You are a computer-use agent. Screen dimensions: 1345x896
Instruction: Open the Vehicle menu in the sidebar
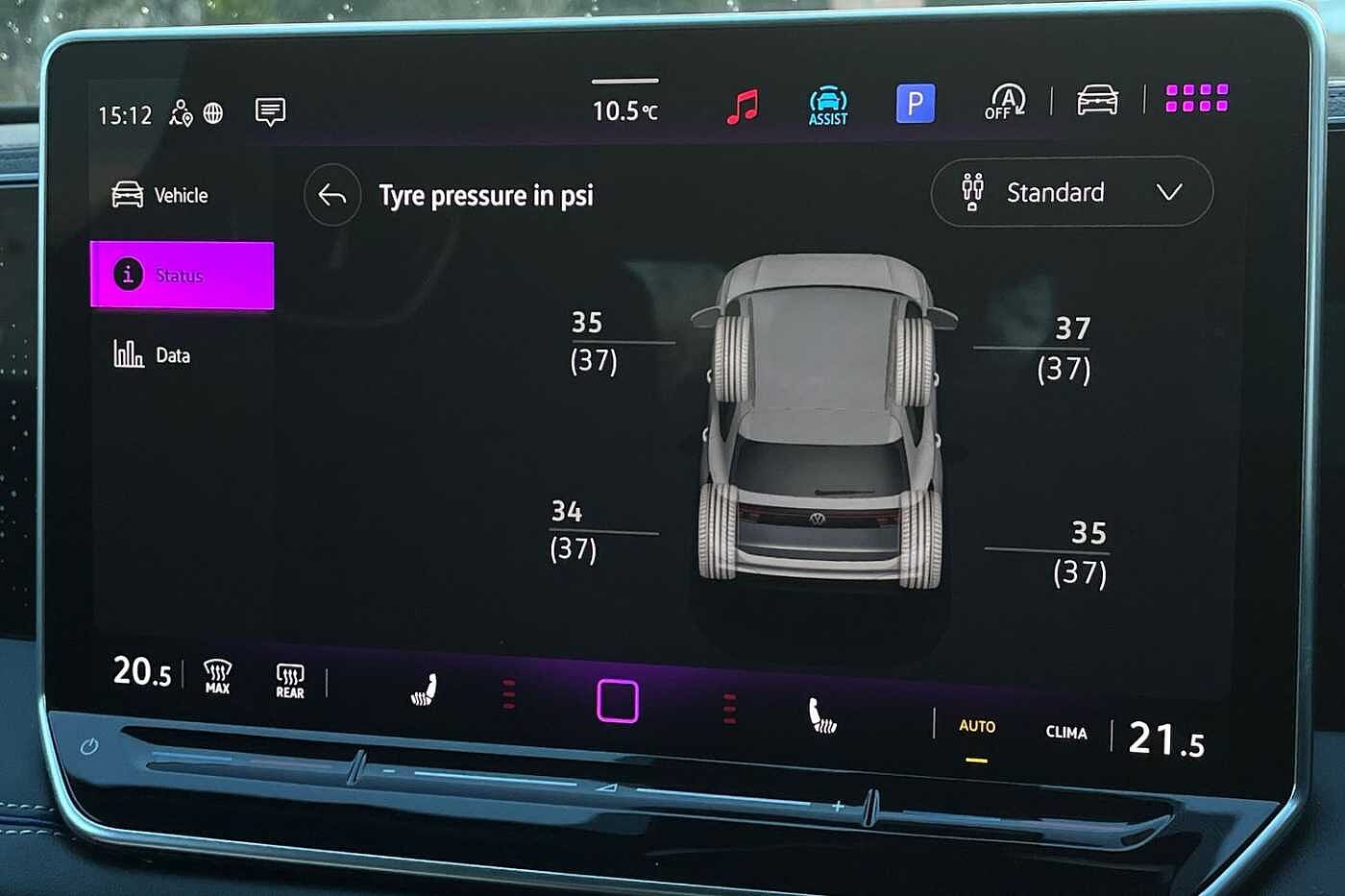coord(160,195)
